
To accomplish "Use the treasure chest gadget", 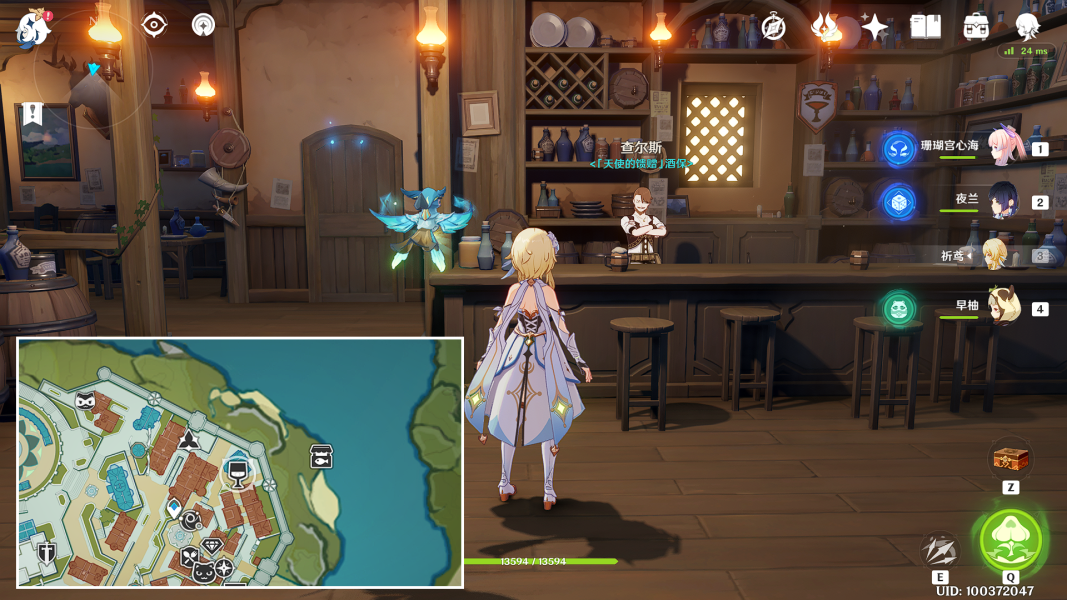I will (x=1010, y=460).
